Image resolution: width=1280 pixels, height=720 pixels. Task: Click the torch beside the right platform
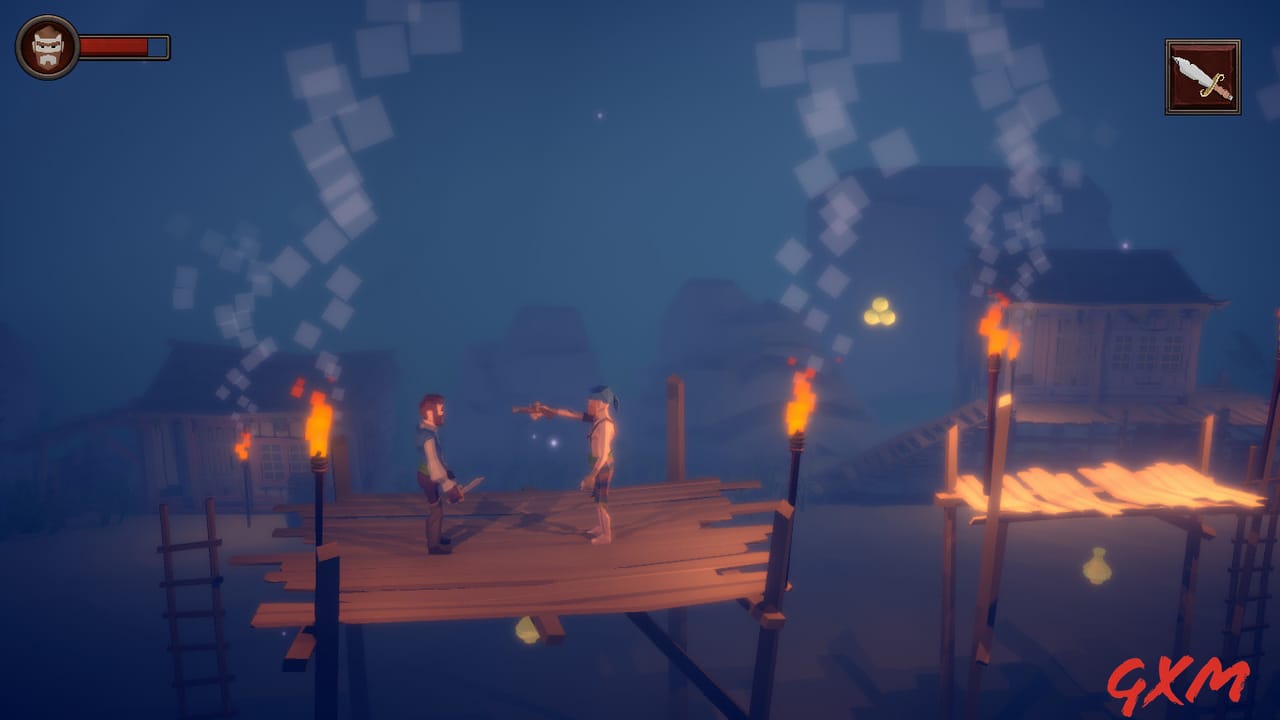pos(994,330)
